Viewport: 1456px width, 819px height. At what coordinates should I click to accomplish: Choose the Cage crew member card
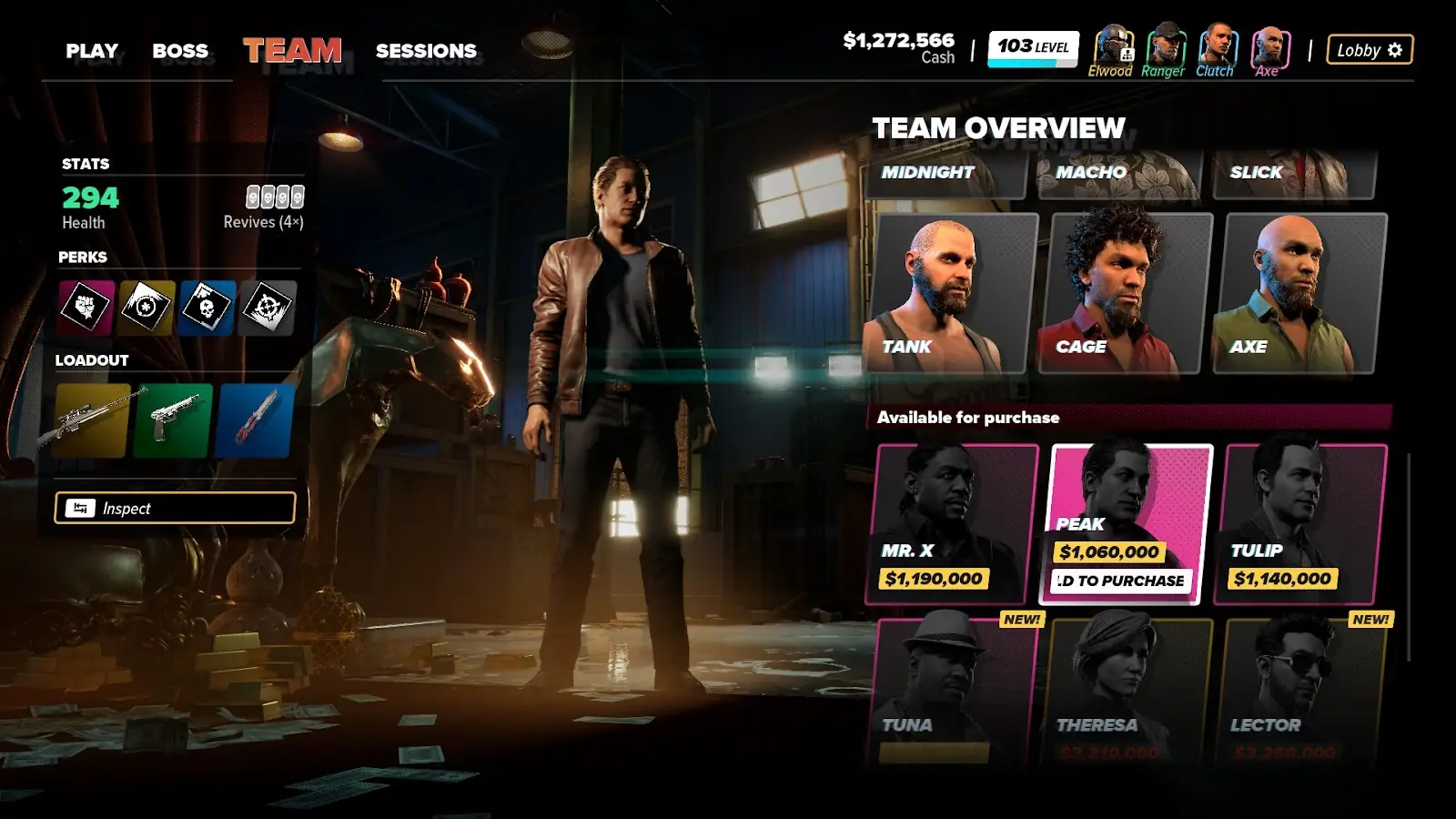(x=1126, y=293)
